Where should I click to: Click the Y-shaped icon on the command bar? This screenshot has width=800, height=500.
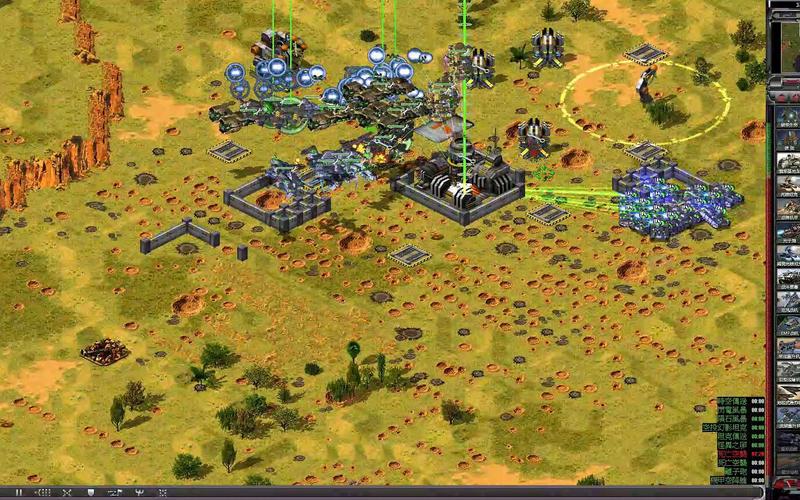138,493
